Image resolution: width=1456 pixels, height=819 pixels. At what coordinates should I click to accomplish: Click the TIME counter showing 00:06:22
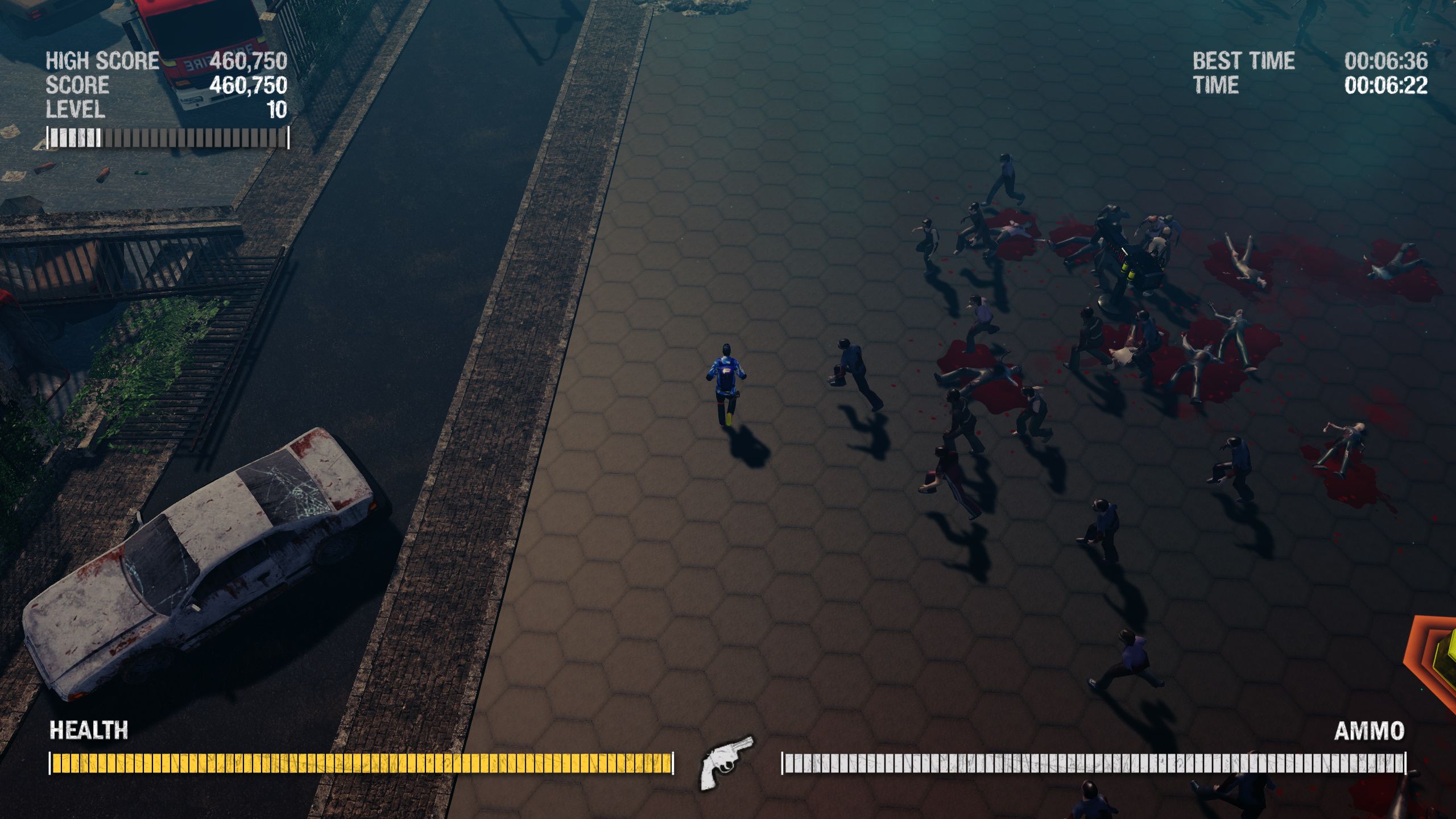[1388, 85]
